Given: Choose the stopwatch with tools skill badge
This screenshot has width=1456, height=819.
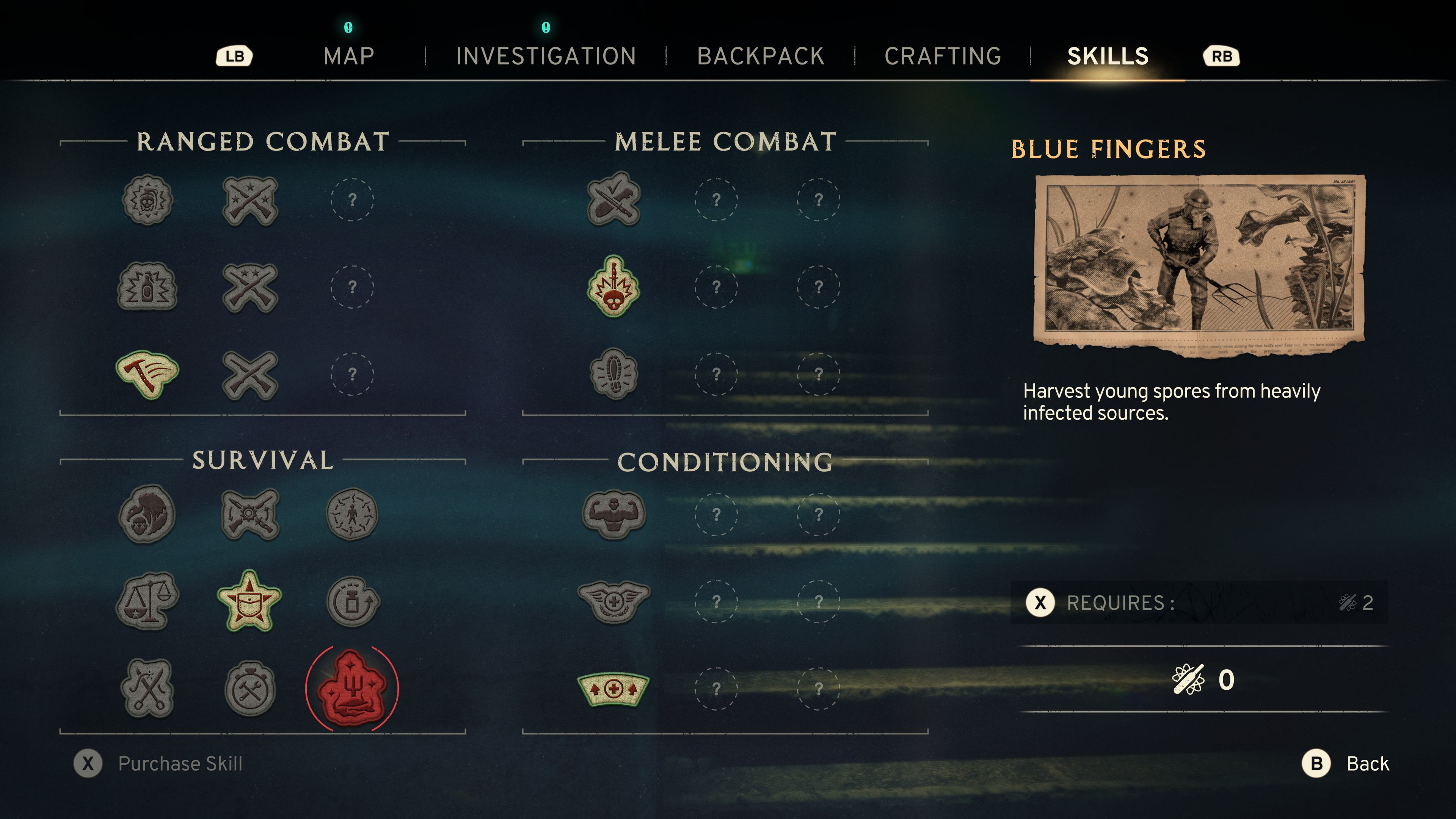Looking at the screenshot, I should 249,689.
